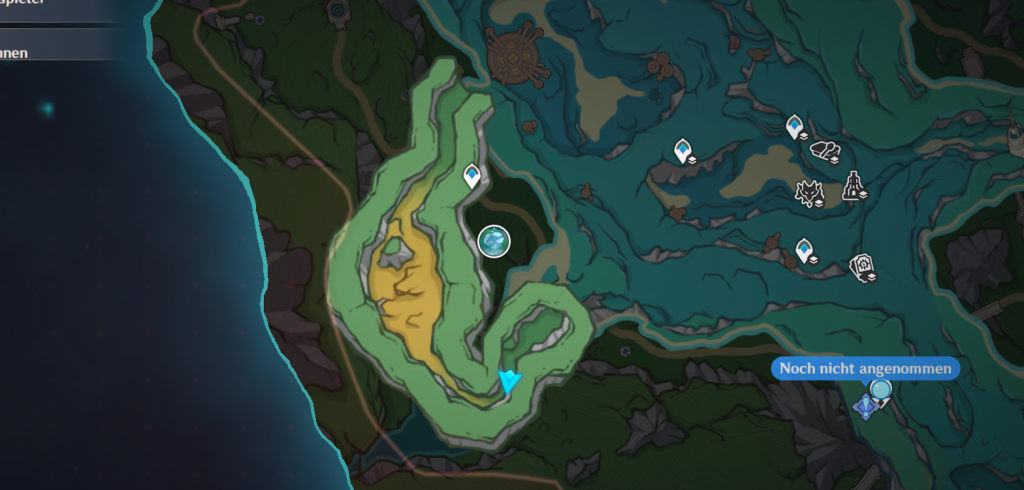Click the "Noch nicht angenommen" quest label
The height and width of the screenshot is (490, 1024).
coord(865,369)
